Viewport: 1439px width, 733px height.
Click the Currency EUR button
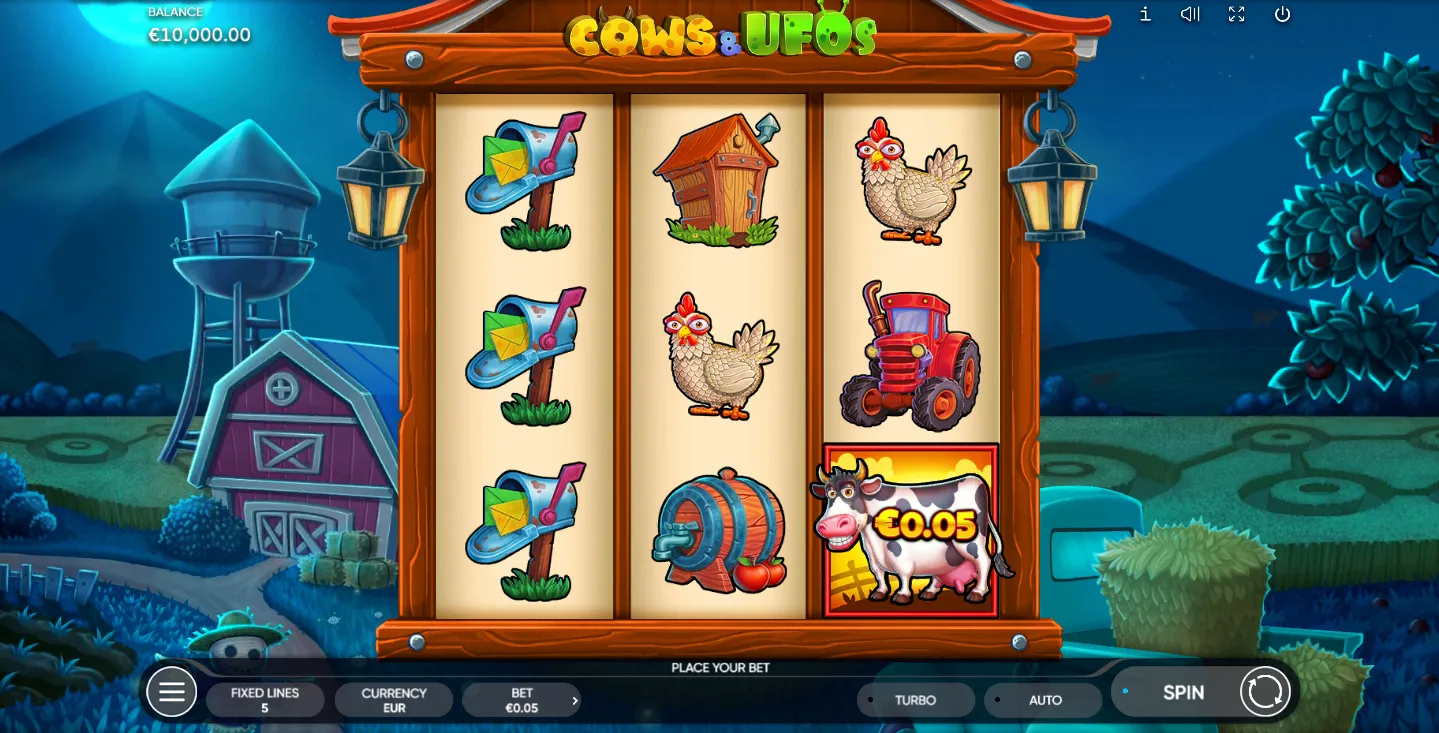(x=394, y=700)
